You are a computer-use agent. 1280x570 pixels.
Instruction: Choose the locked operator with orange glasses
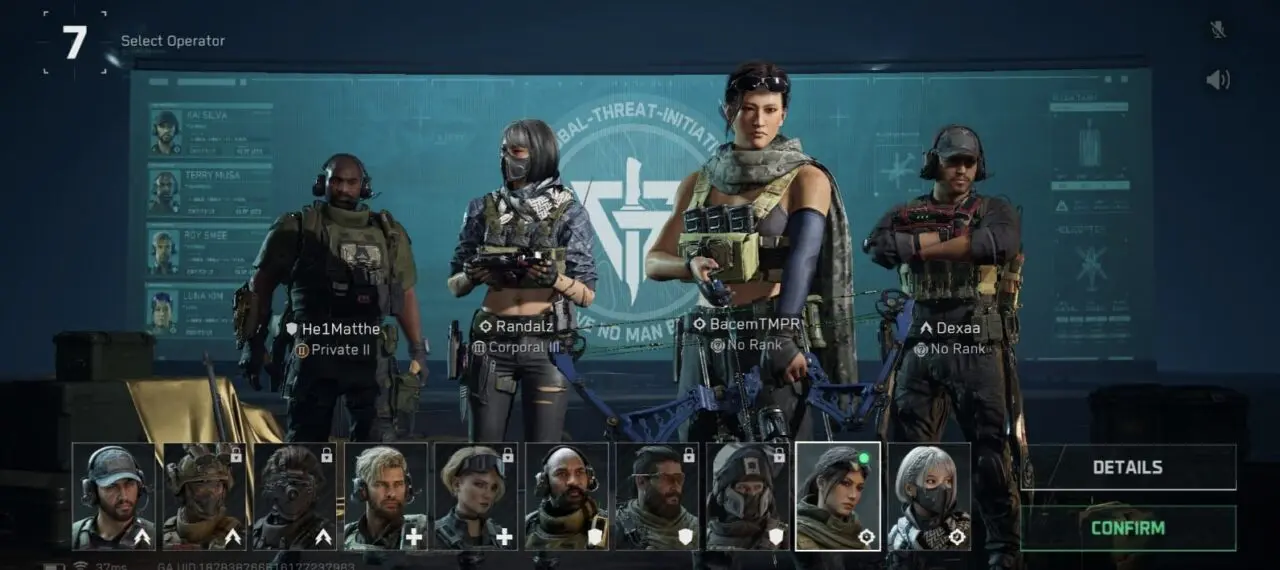pos(657,496)
